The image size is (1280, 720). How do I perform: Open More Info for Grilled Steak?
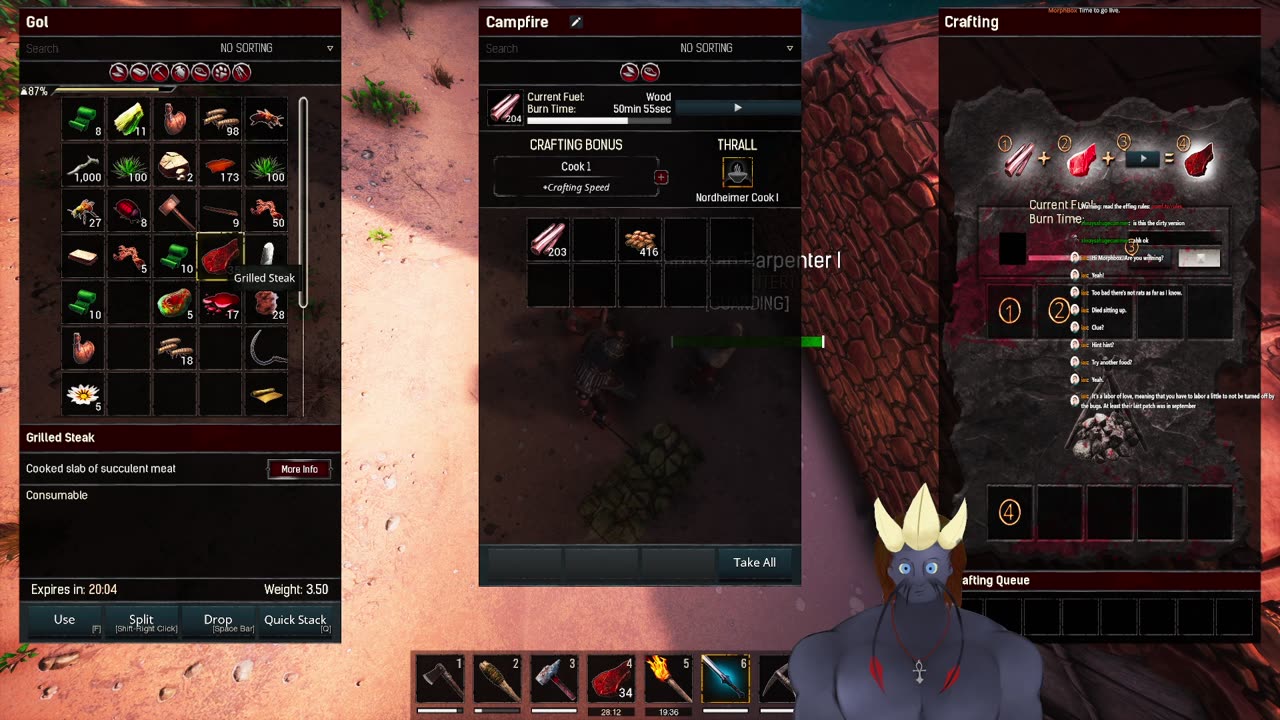point(299,469)
